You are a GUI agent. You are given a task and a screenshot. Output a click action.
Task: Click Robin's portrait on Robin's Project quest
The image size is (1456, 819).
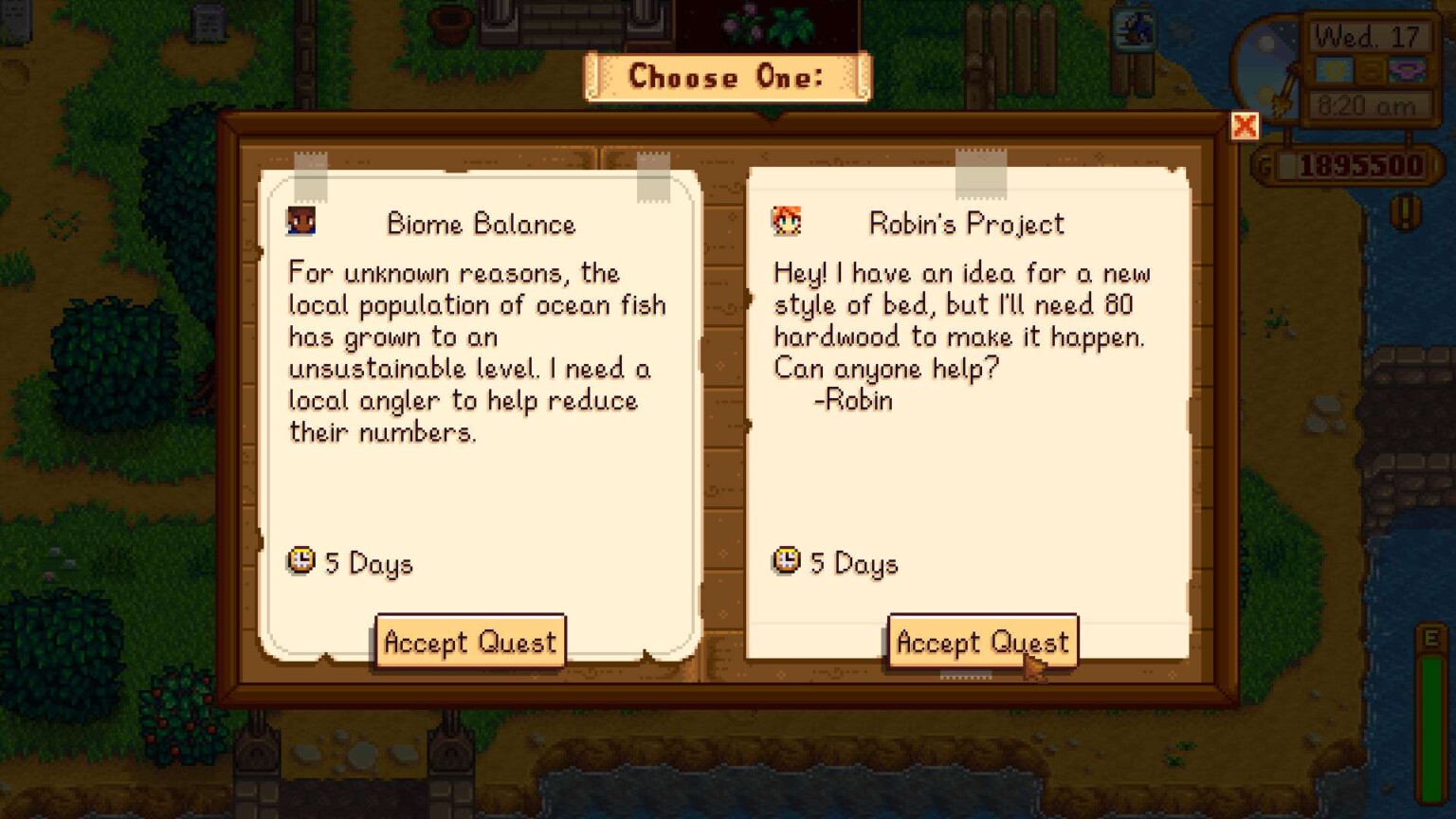(786, 220)
